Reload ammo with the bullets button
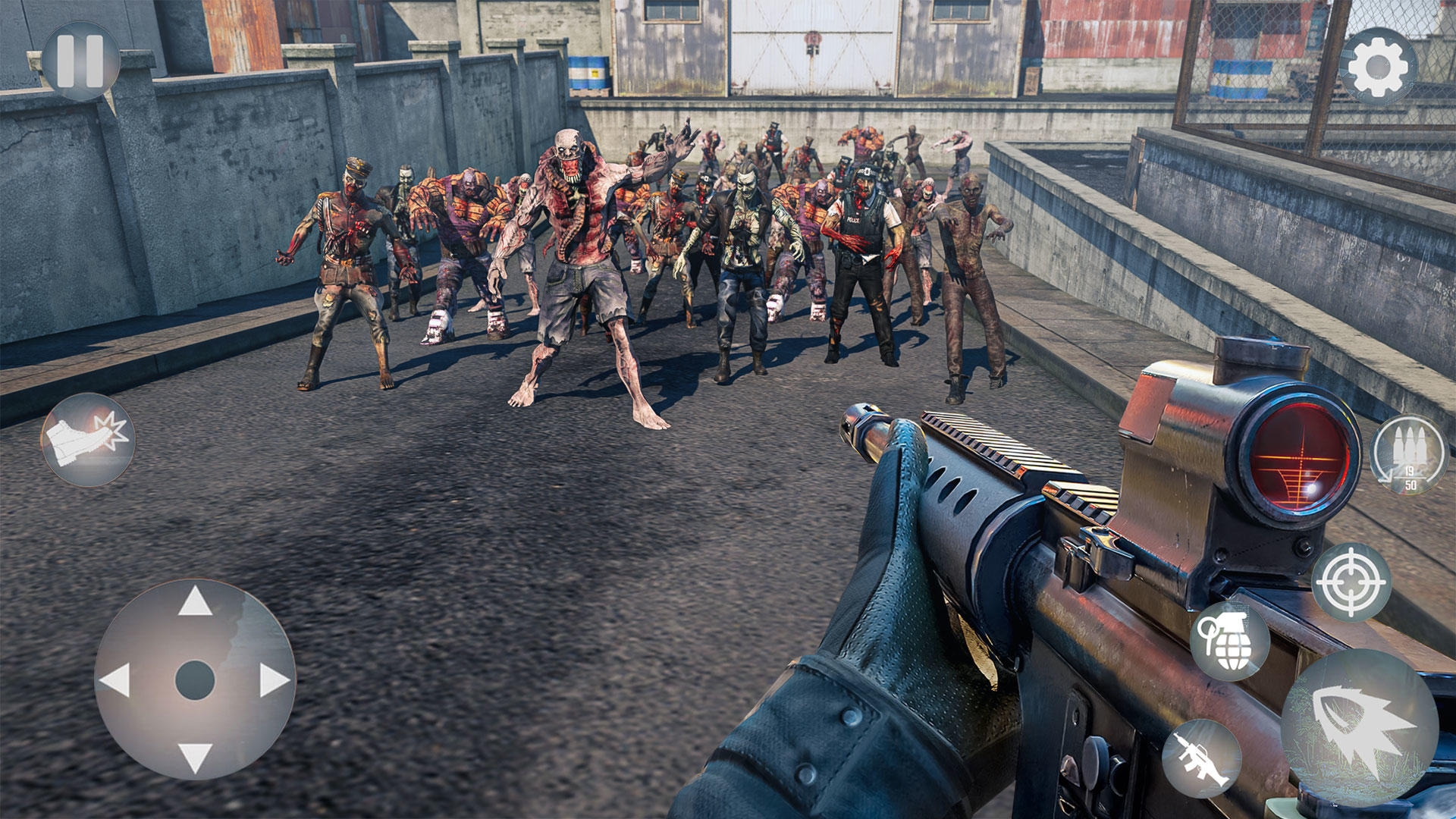The width and height of the screenshot is (1456, 819). pyautogui.click(x=1409, y=455)
